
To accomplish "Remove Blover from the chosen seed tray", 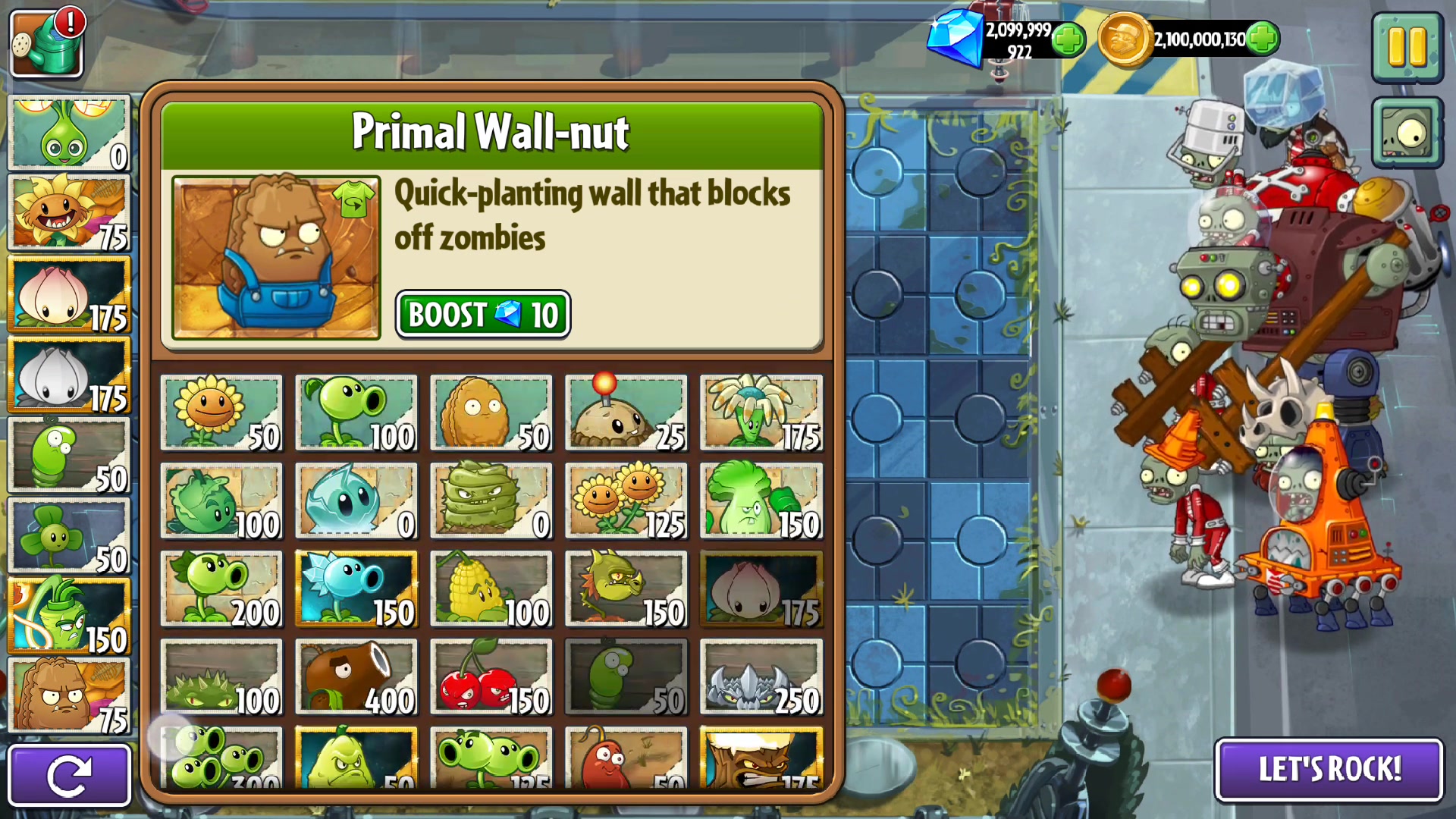I will (x=69, y=535).
